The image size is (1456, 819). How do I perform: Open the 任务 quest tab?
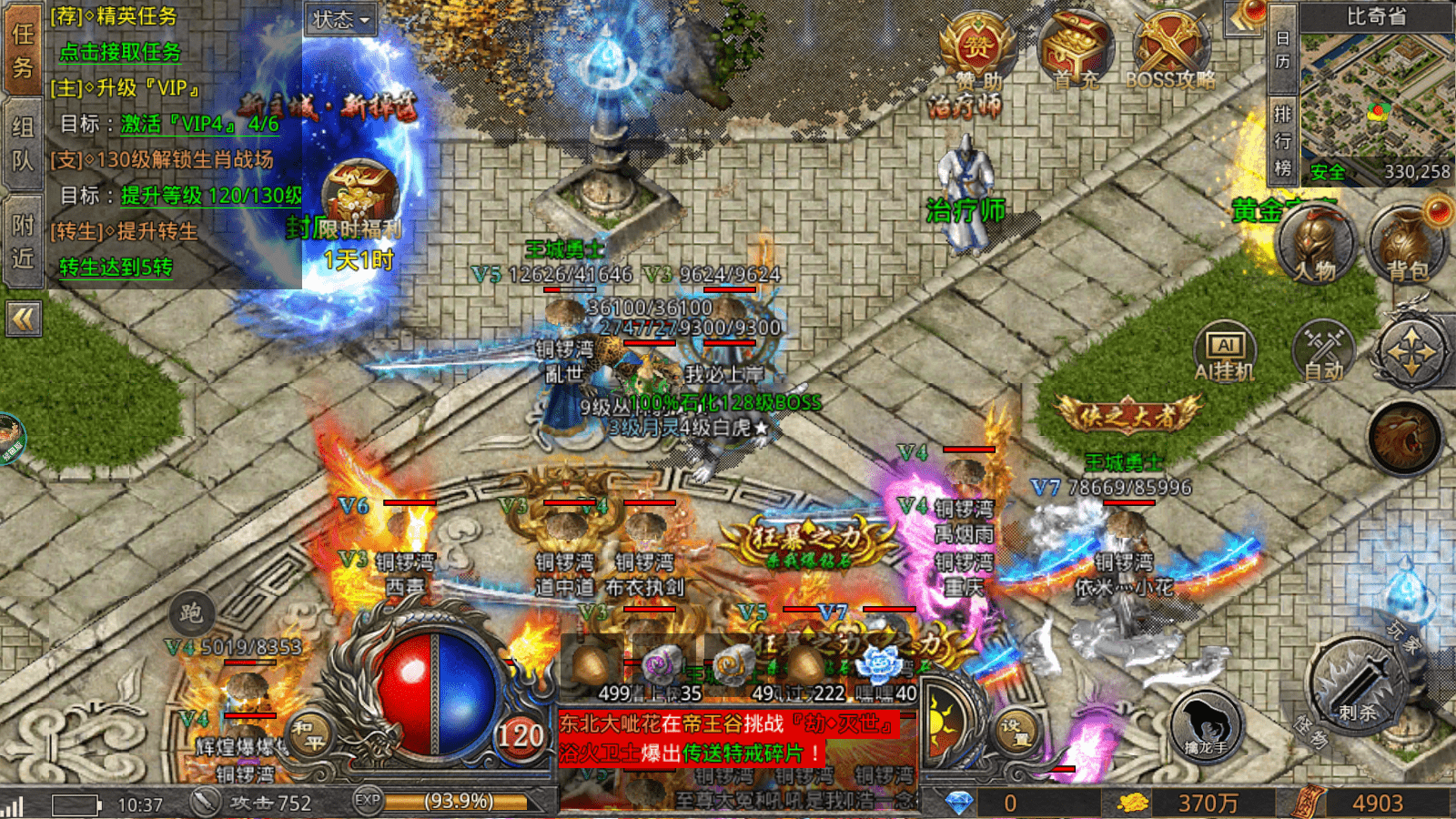tap(22, 50)
